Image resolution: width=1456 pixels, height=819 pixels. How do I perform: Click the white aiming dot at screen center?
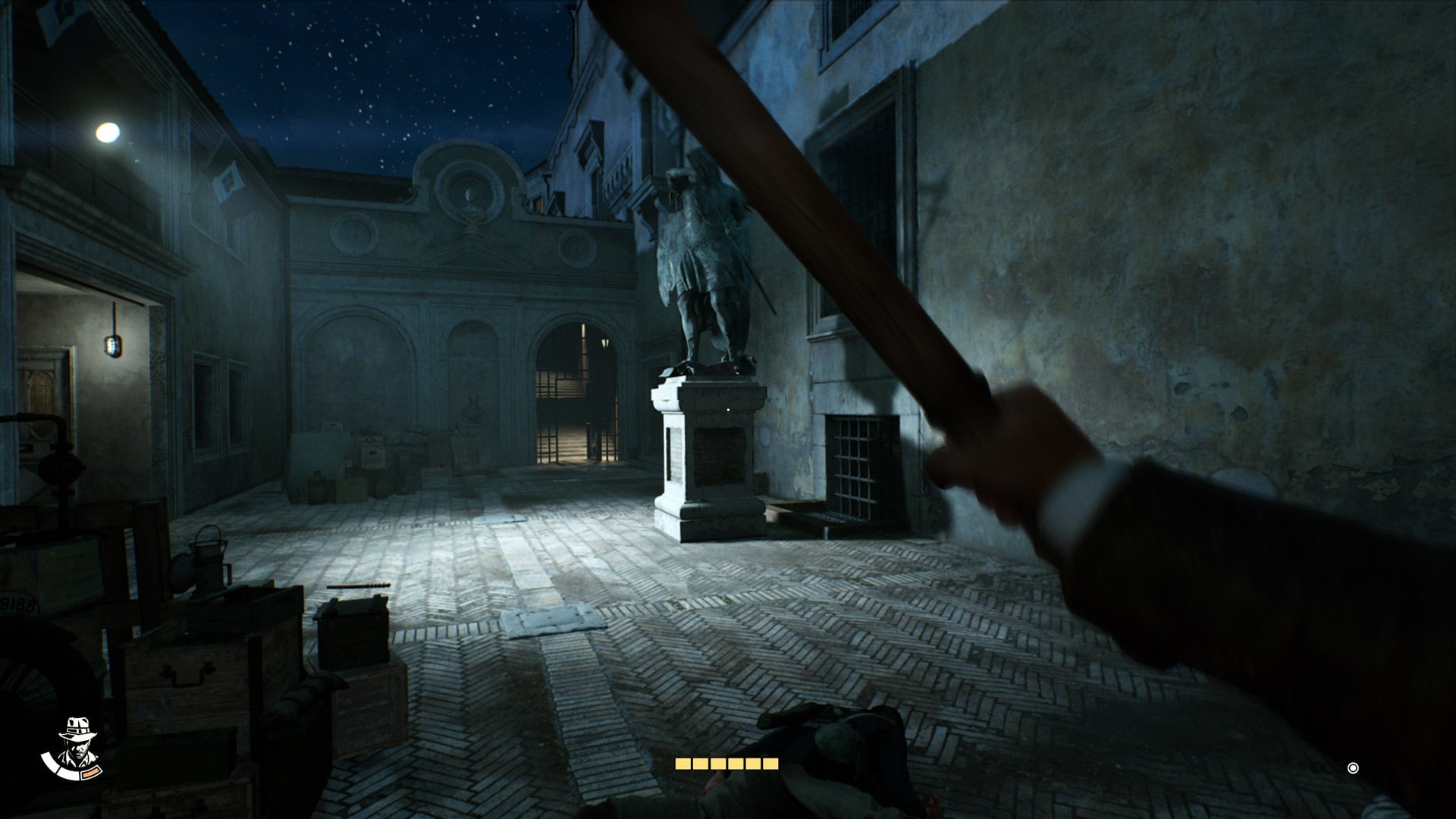point(728,409)
